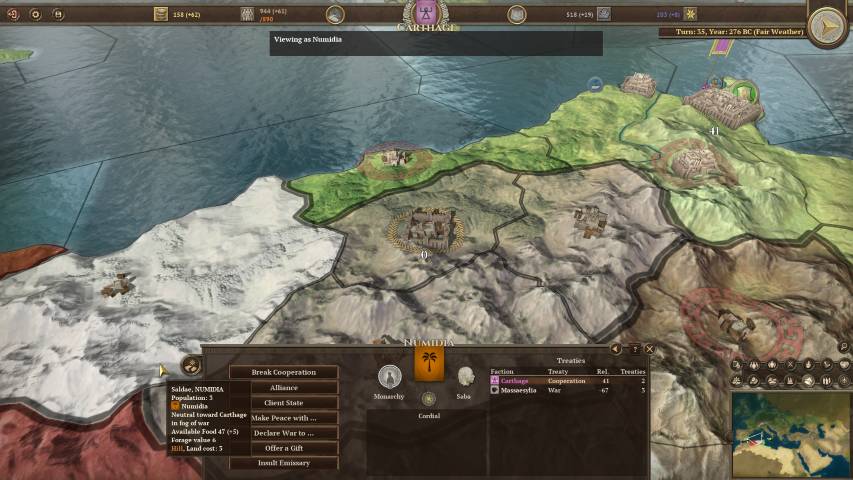
Task: View the Monarchy government icon
Action: pyautogui.click(x=389, y=376)
